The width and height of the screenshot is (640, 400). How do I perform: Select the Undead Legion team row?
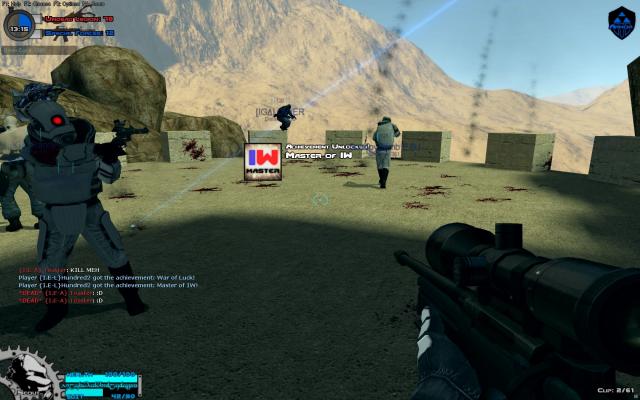[78, 19]
